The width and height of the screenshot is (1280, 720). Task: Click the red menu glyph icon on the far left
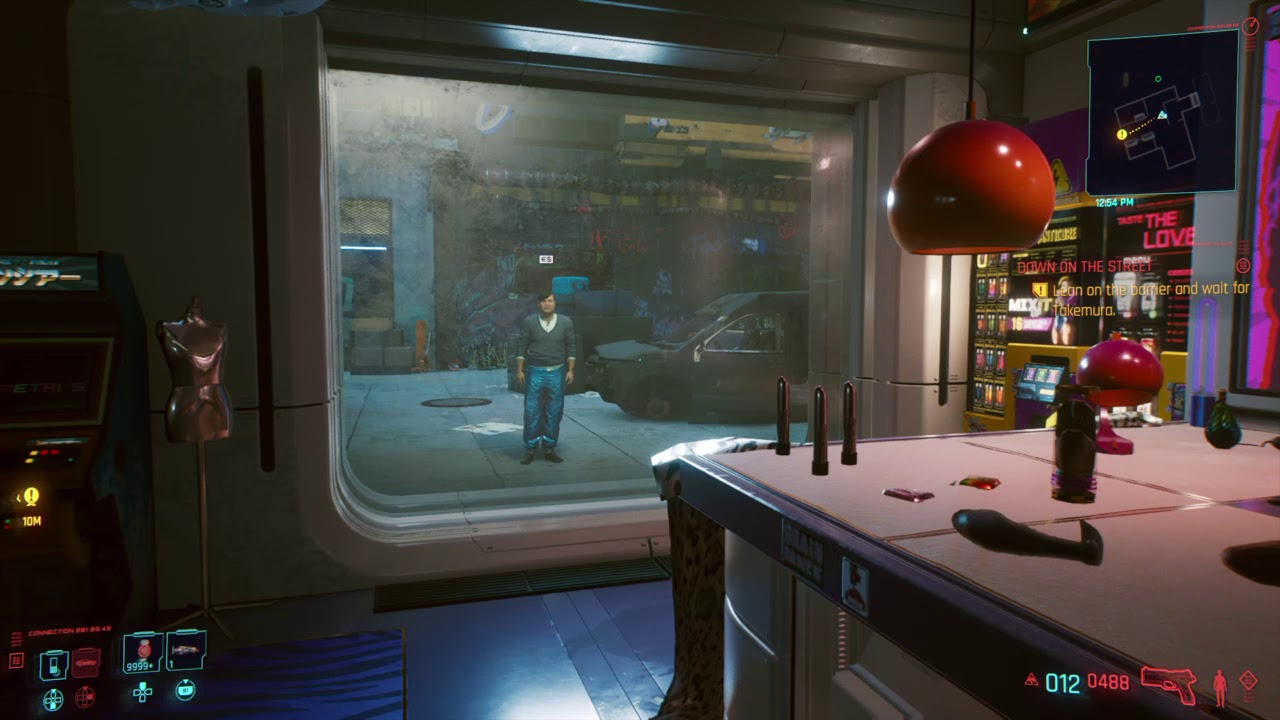(x=15, y=659)
